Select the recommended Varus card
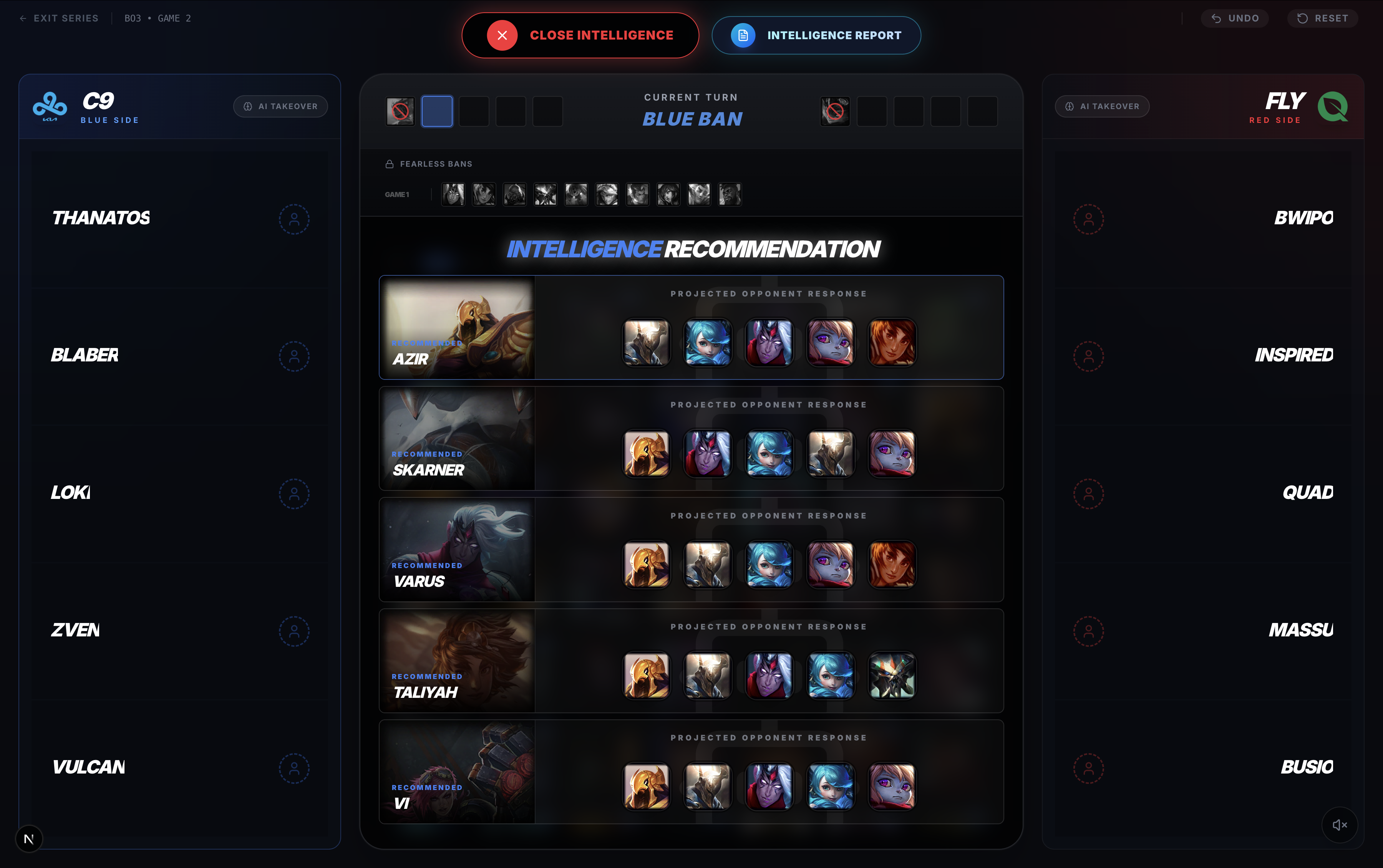Screen dimensions: 1383x868 [x=457, y=549]
